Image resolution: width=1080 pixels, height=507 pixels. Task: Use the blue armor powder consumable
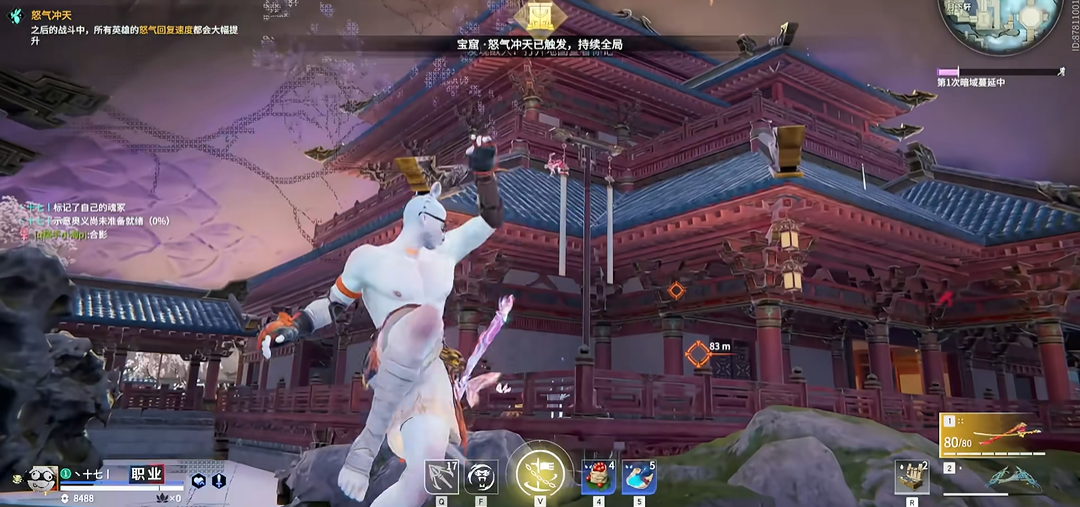(638, 477)
